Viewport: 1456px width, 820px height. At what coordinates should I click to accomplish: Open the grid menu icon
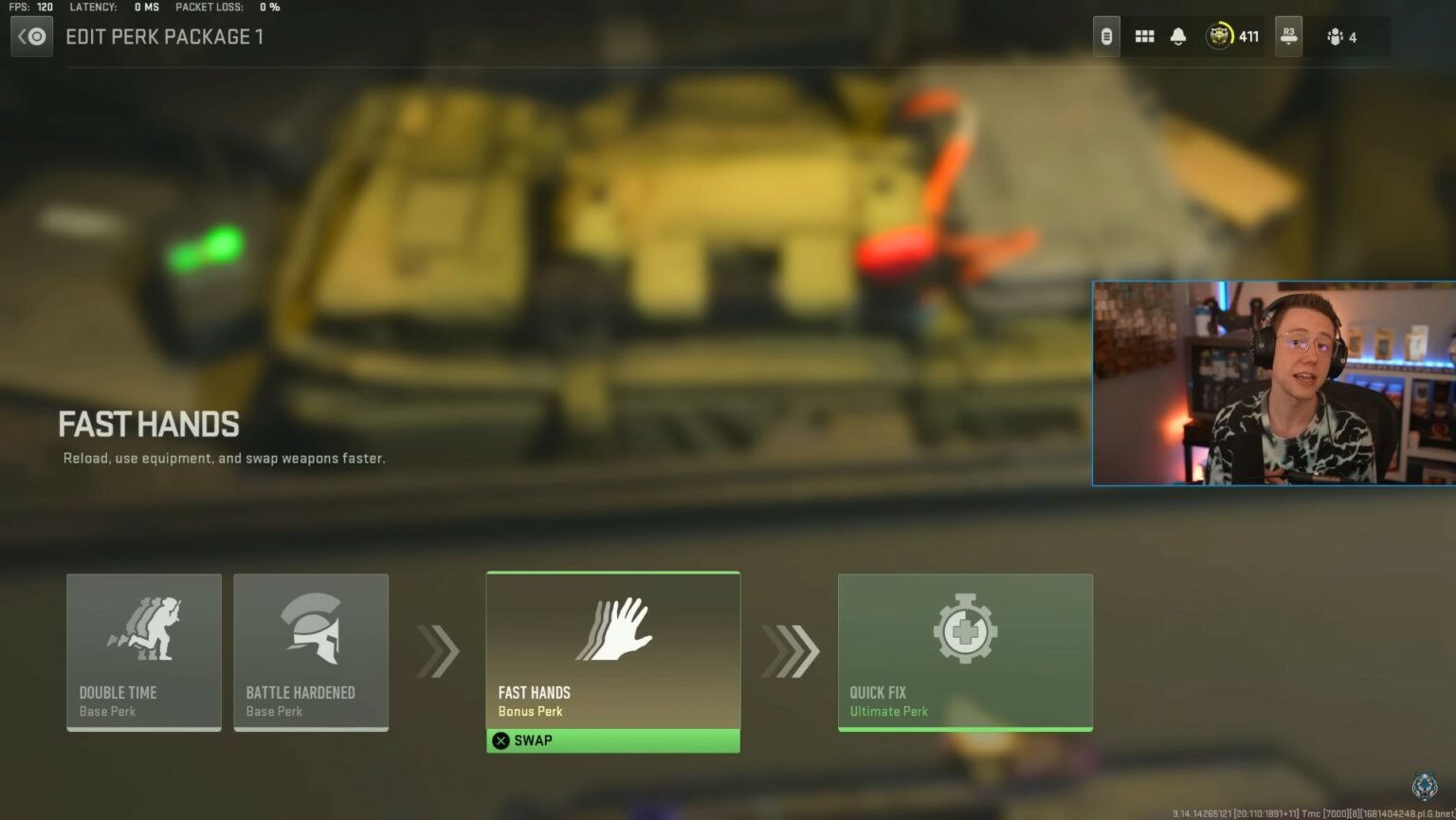click(1145, 37)
